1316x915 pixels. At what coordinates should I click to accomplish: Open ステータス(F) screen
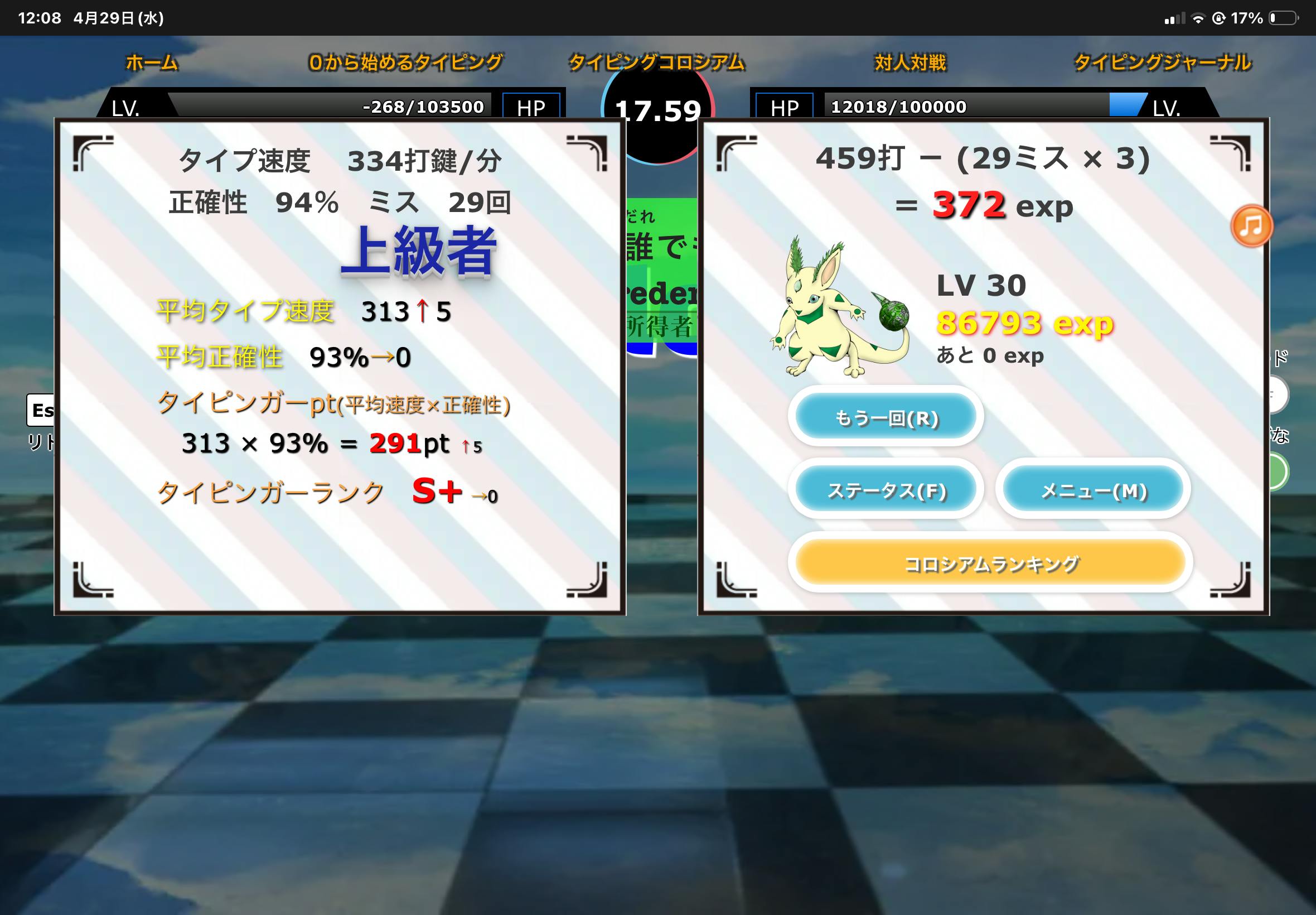(x=886, y=490)
